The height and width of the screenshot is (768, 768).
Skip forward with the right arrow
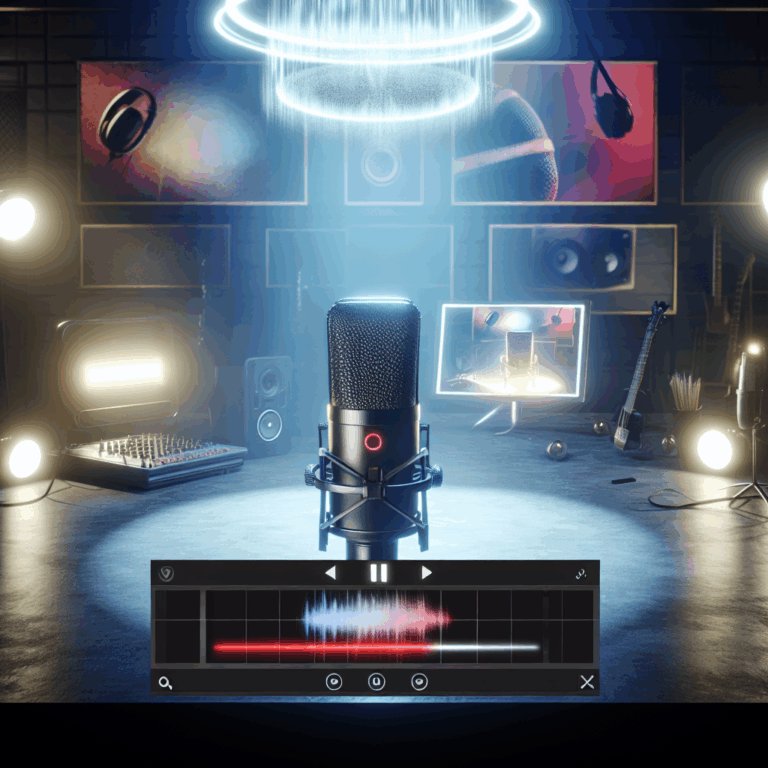426,573
